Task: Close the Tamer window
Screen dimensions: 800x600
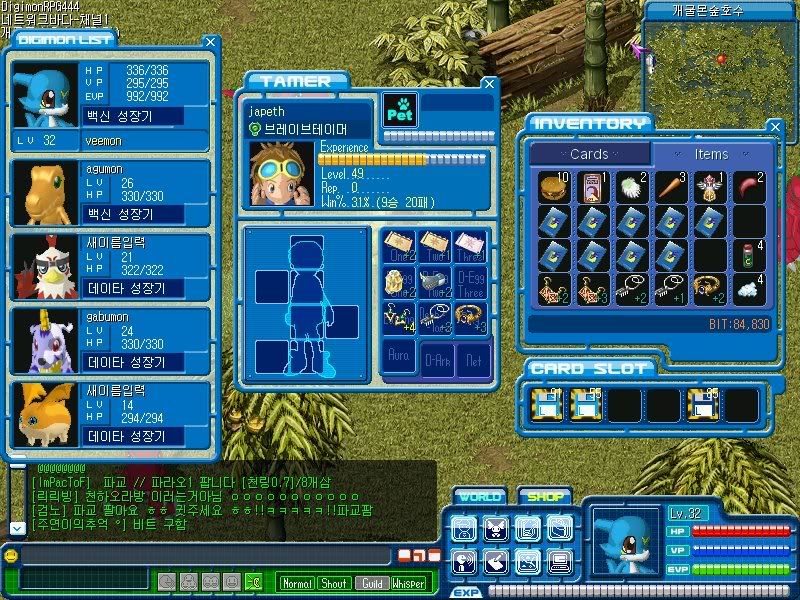Action: coord(488,85)
